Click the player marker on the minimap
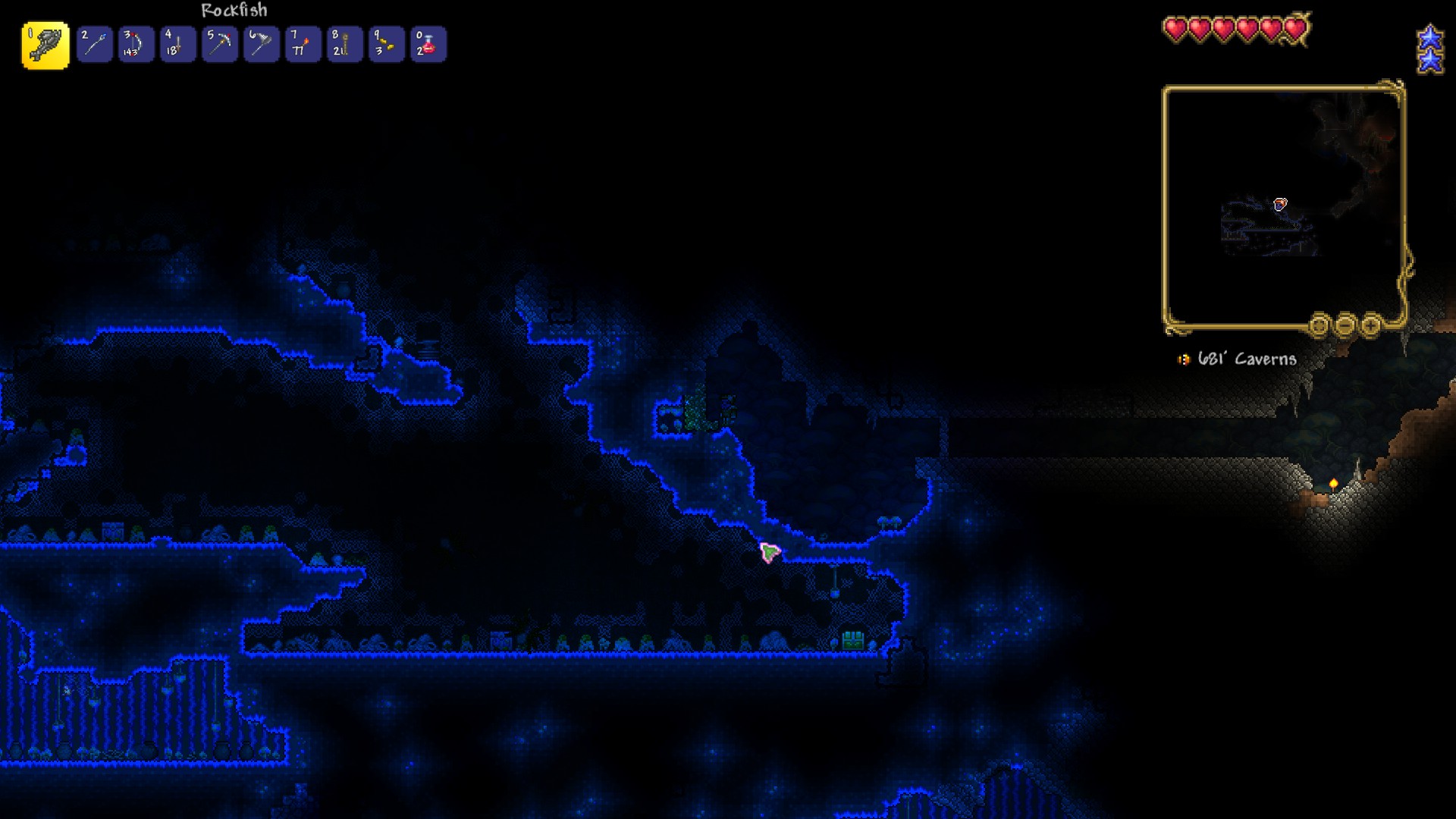The width and height of the screenshot is (1456, 819). [x=1281, y=203]
